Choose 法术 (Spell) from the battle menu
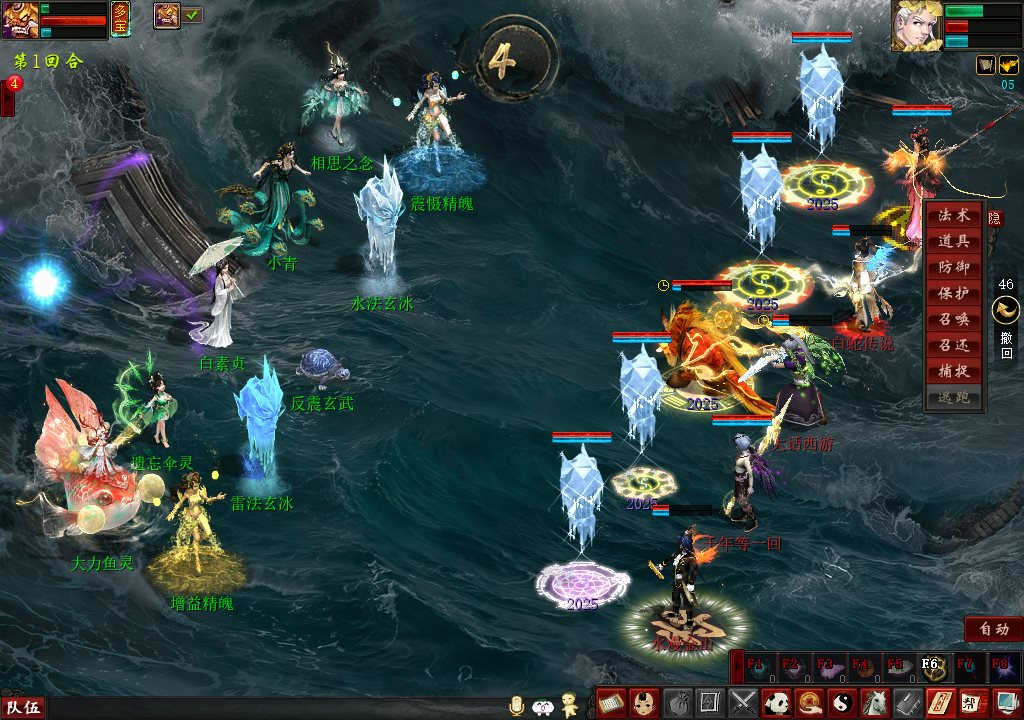Image resolution: width=1024 pixels, height=720 pixels. click(x=954, y=216)
